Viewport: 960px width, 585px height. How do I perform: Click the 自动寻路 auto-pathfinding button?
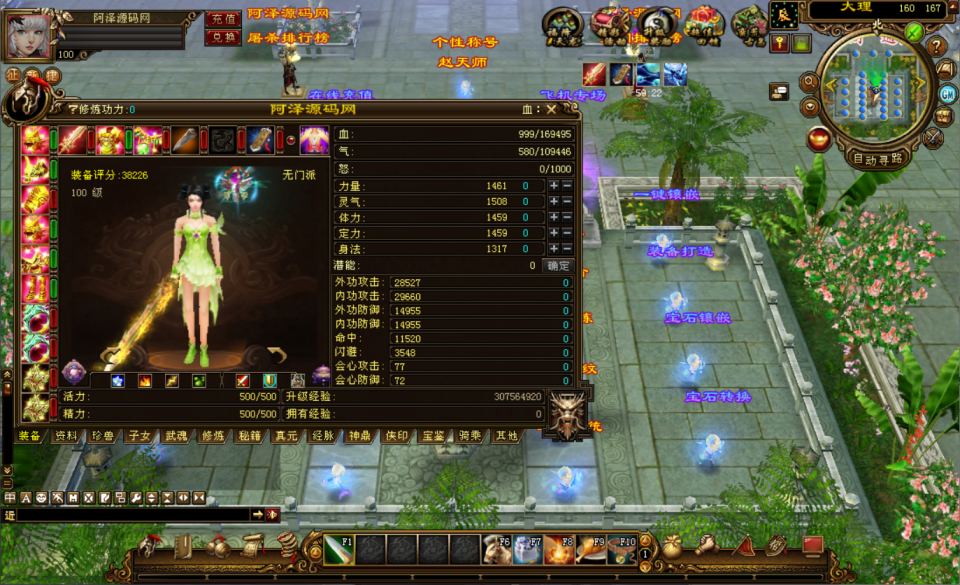click(877, 158)
